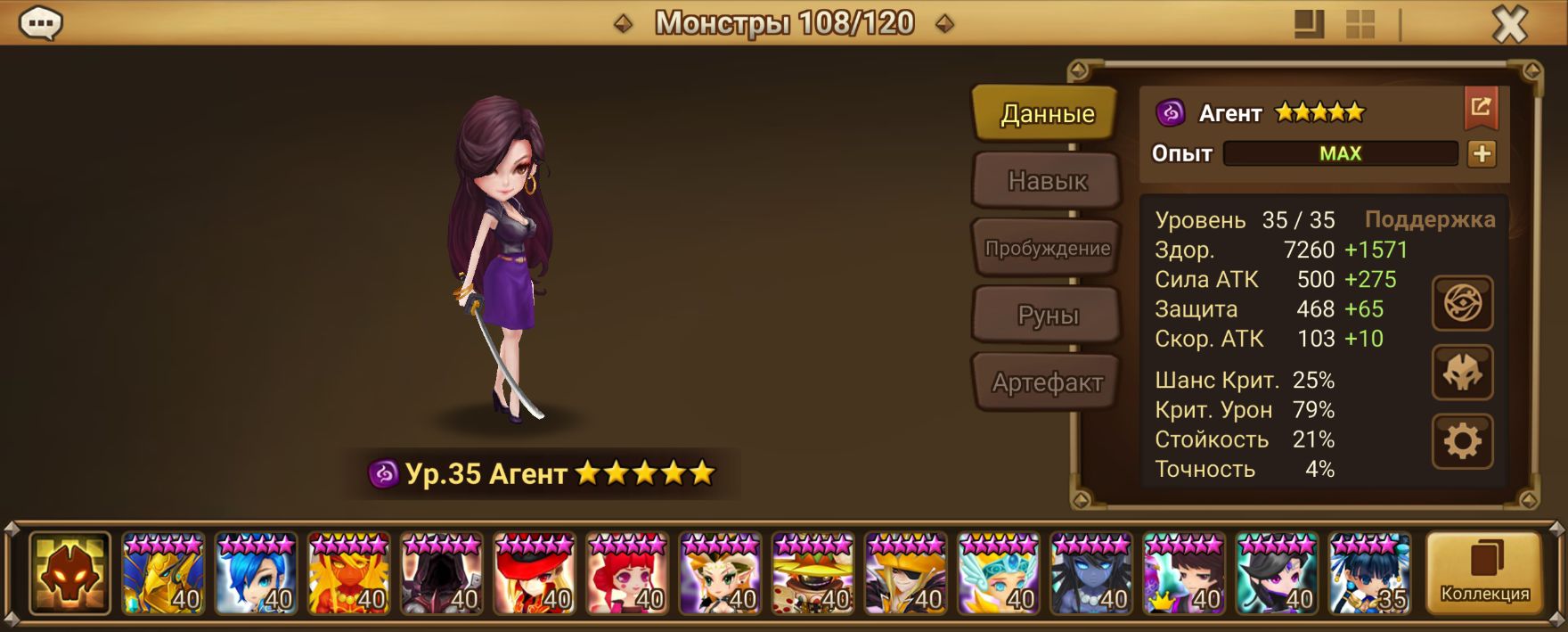
Task: Click the glowing mask filter icon
Action: [69, 573]
